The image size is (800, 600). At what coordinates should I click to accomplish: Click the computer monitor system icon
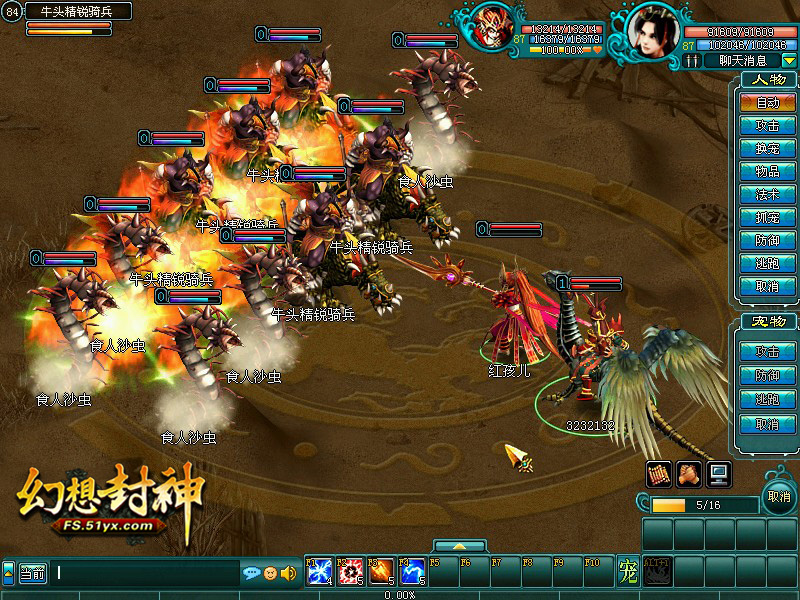(719, 473)
